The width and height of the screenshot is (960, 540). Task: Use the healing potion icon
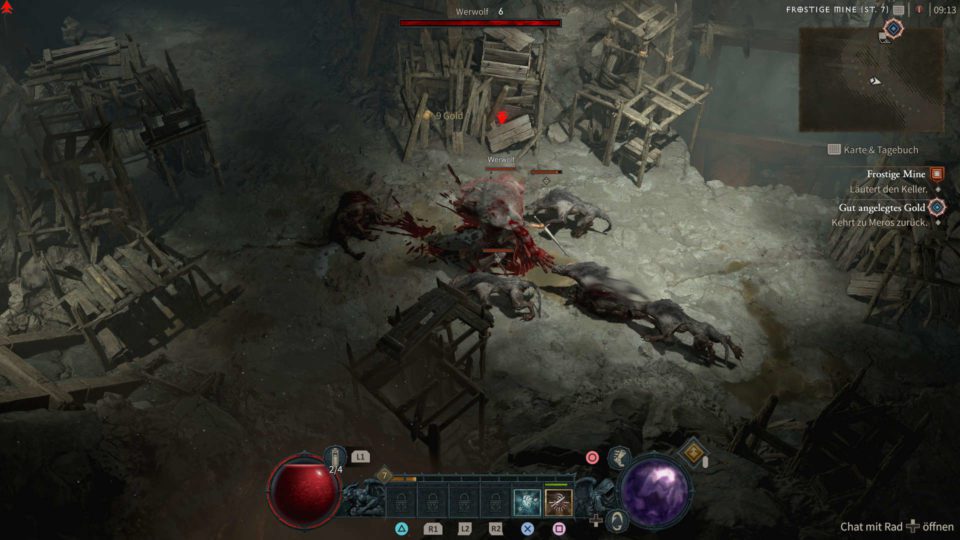coord(337,457)
